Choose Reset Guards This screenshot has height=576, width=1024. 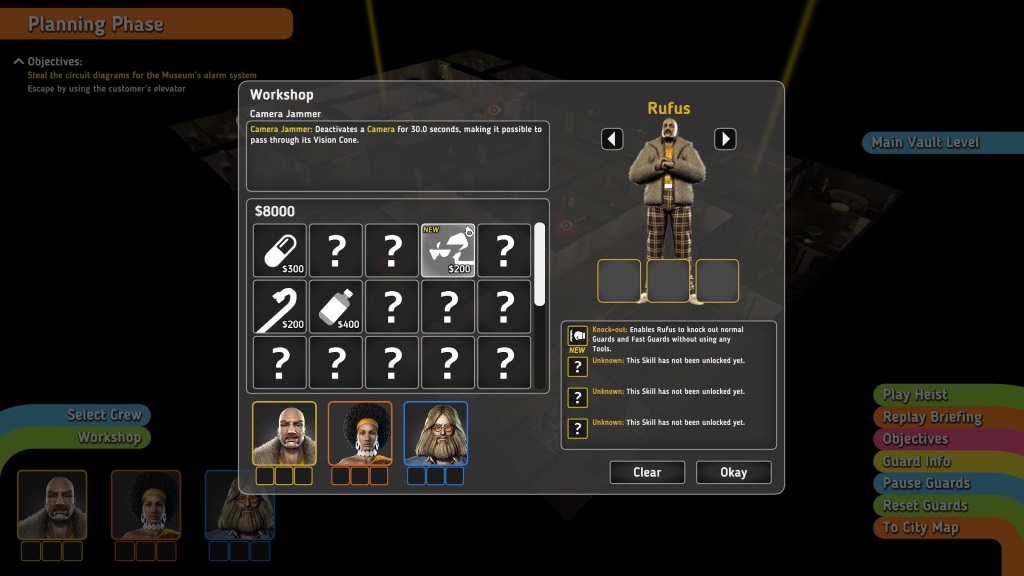coord(924,505)
